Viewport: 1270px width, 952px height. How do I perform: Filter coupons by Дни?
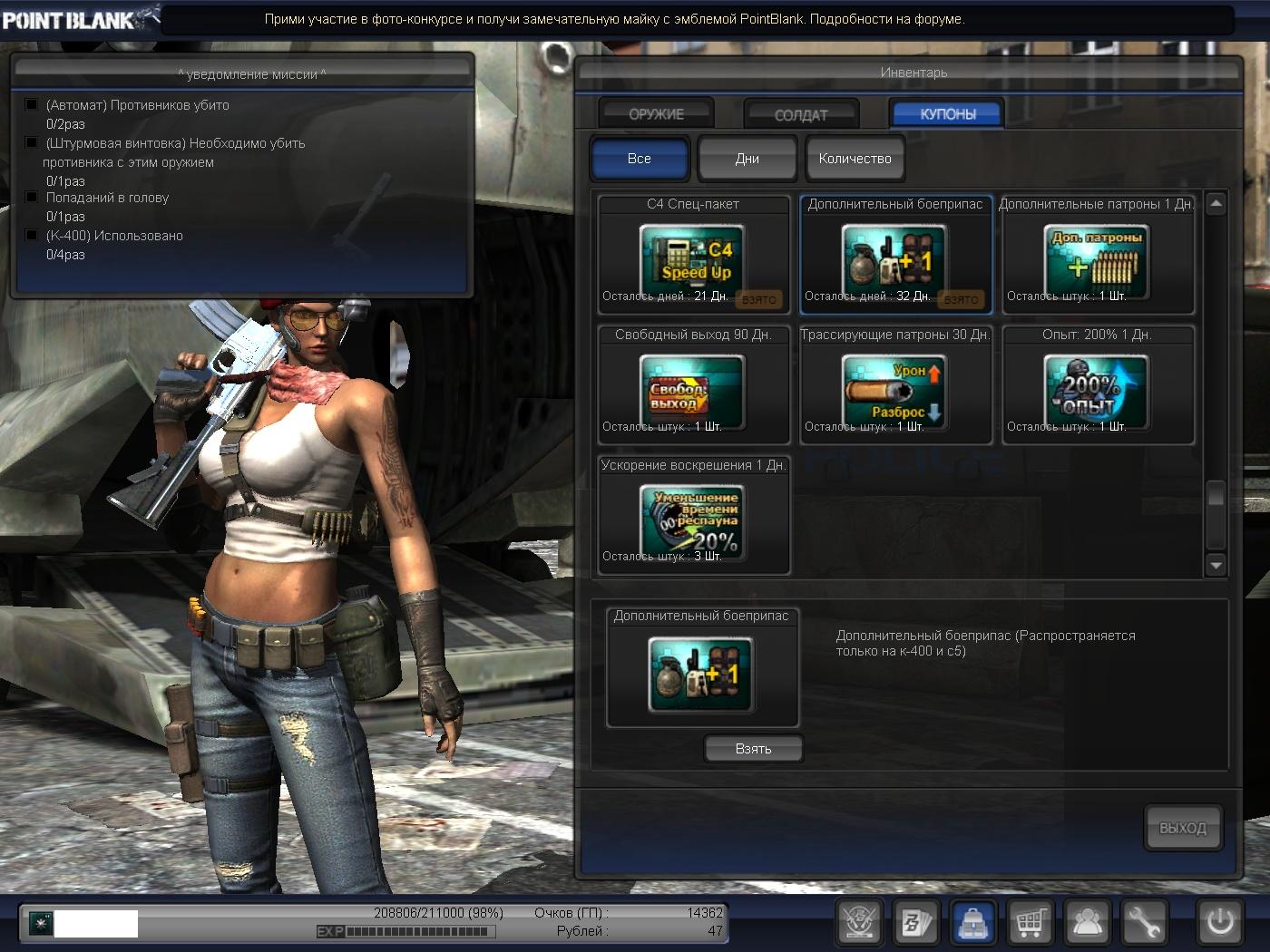[747, 159]
